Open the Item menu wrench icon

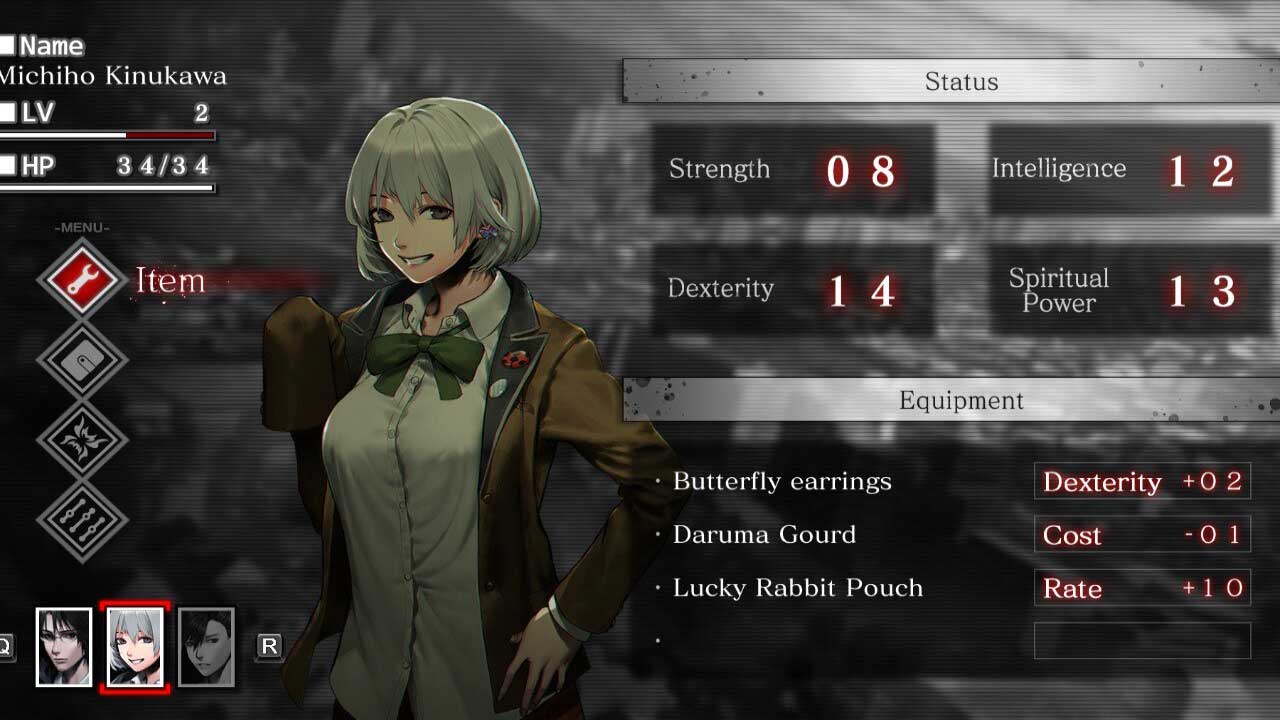pos(83,279)
